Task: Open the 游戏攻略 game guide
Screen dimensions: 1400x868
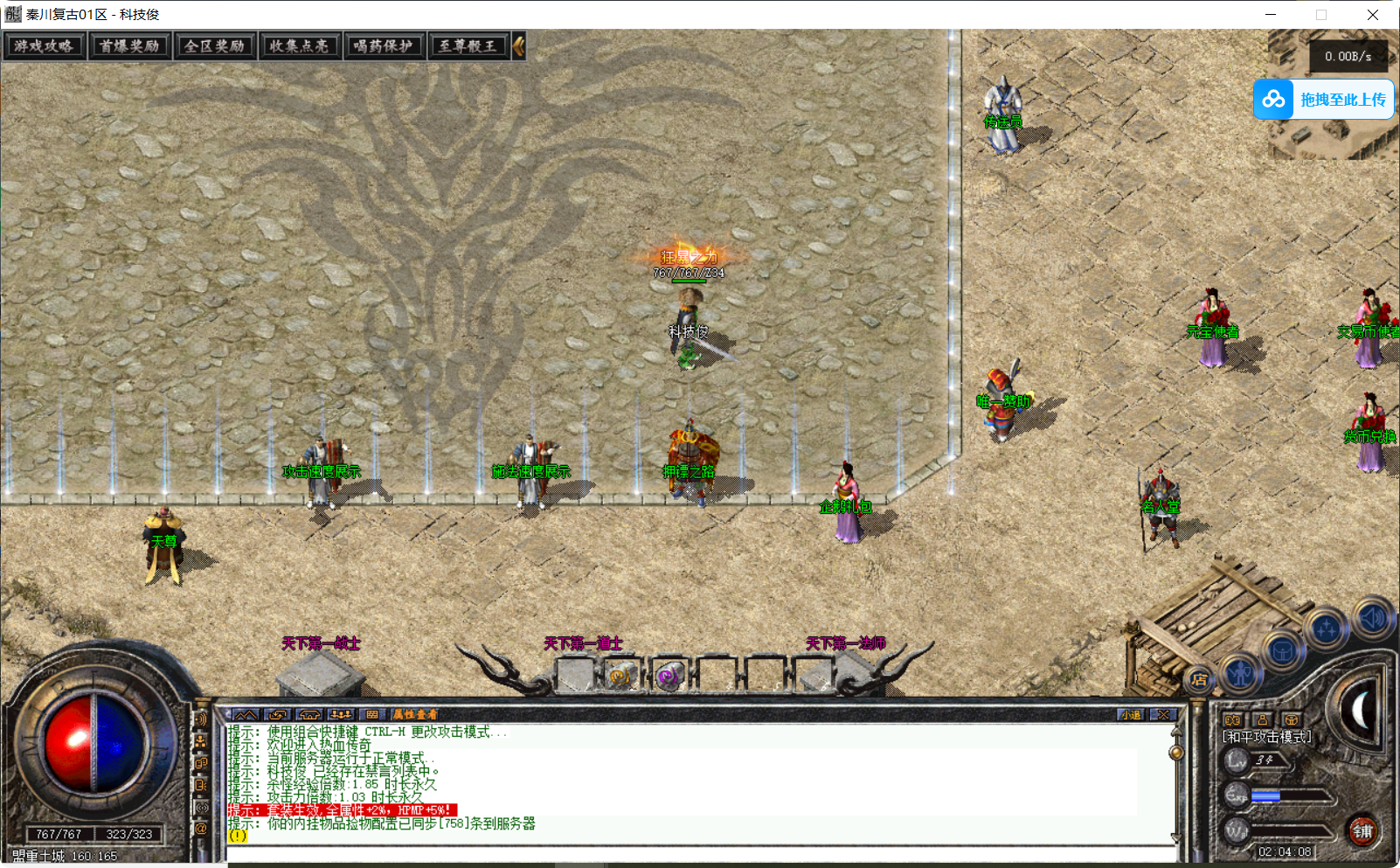Action: (44, 46)
